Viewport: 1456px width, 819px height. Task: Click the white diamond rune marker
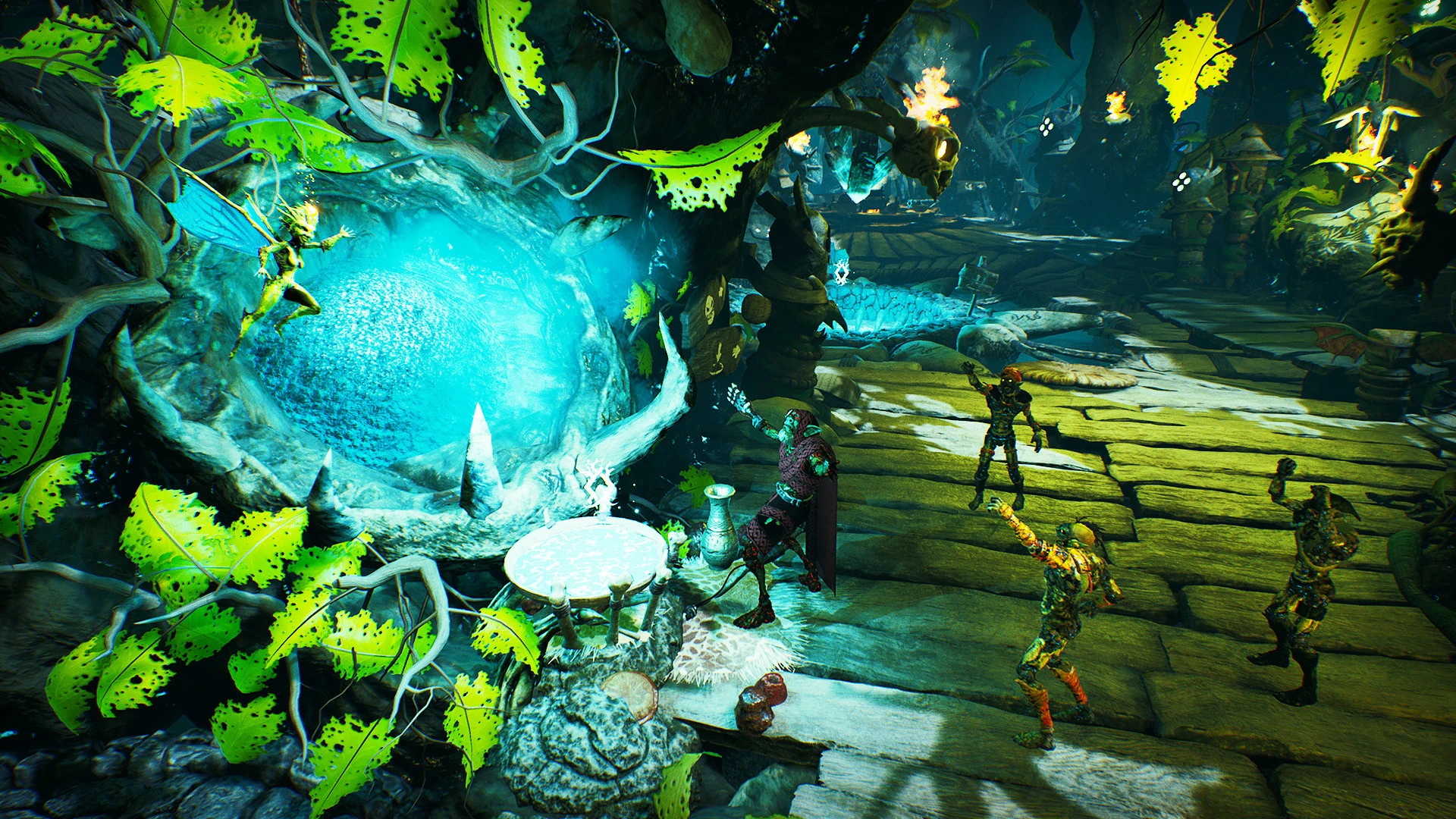tap(841, 272)
